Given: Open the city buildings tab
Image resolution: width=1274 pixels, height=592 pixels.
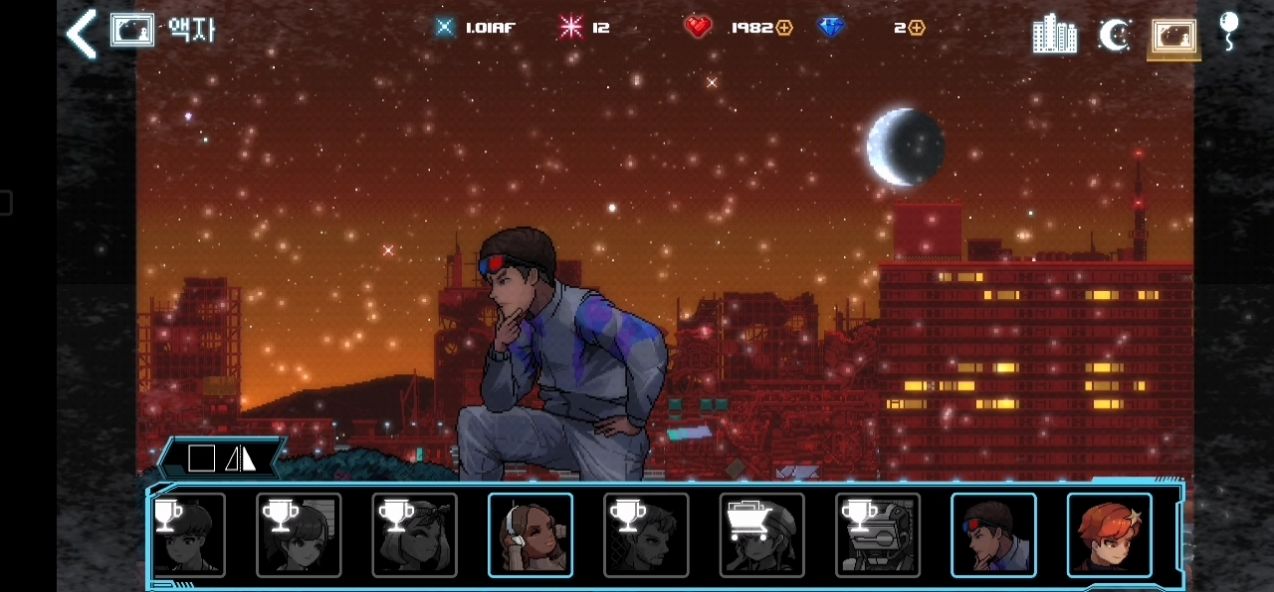Looking at the screenshot, I should tap(1054, 34).
